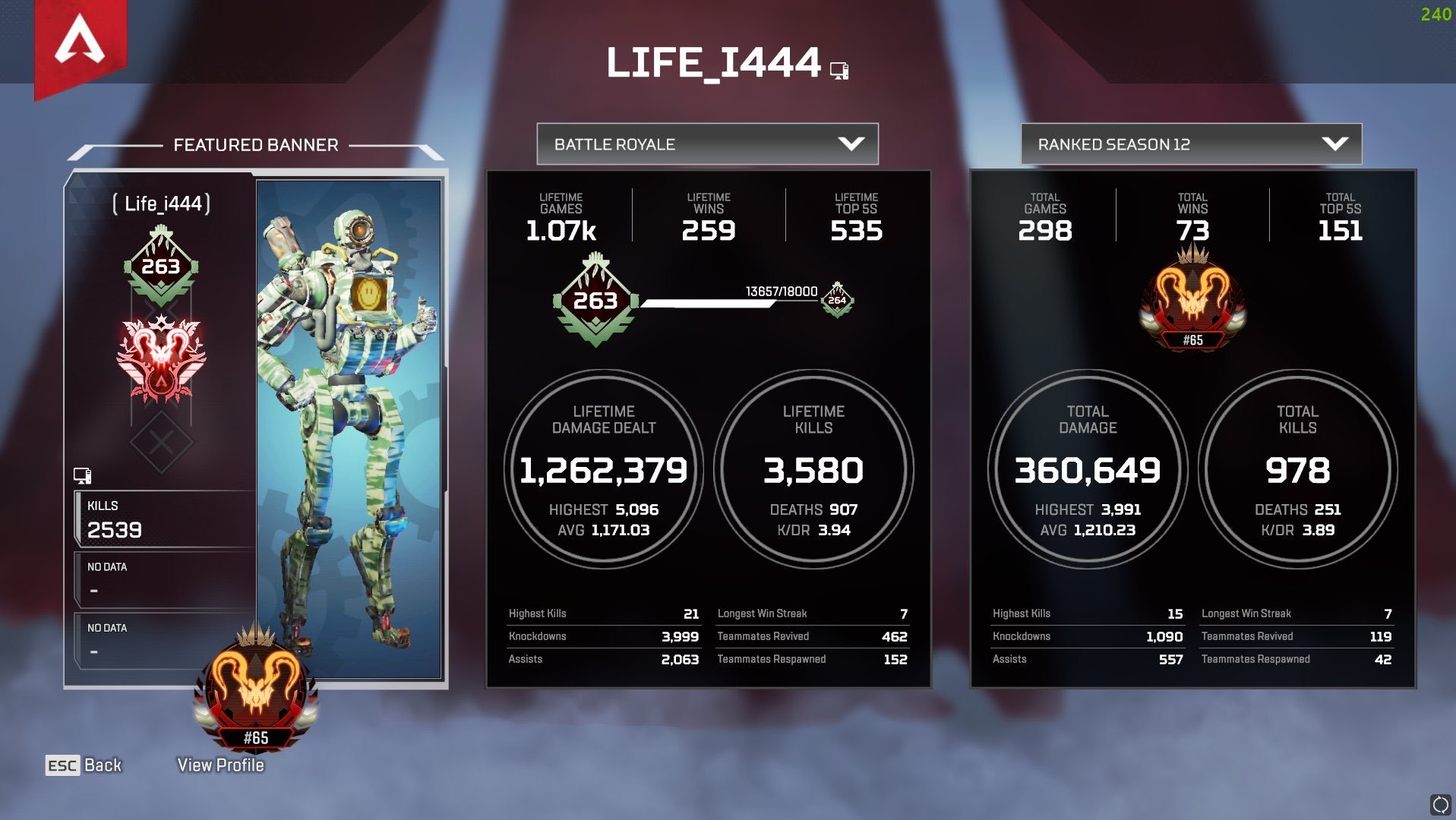Click the ESC Back button
This screenshot has width=1456, height=820.
82,765
